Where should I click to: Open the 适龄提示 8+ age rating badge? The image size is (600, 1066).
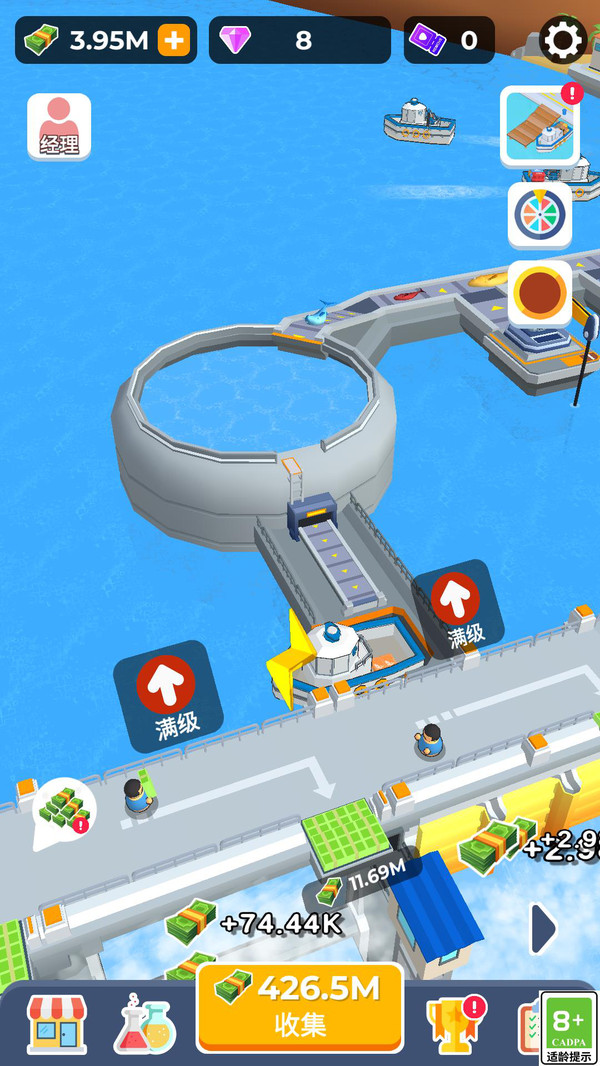point(569,1028)
